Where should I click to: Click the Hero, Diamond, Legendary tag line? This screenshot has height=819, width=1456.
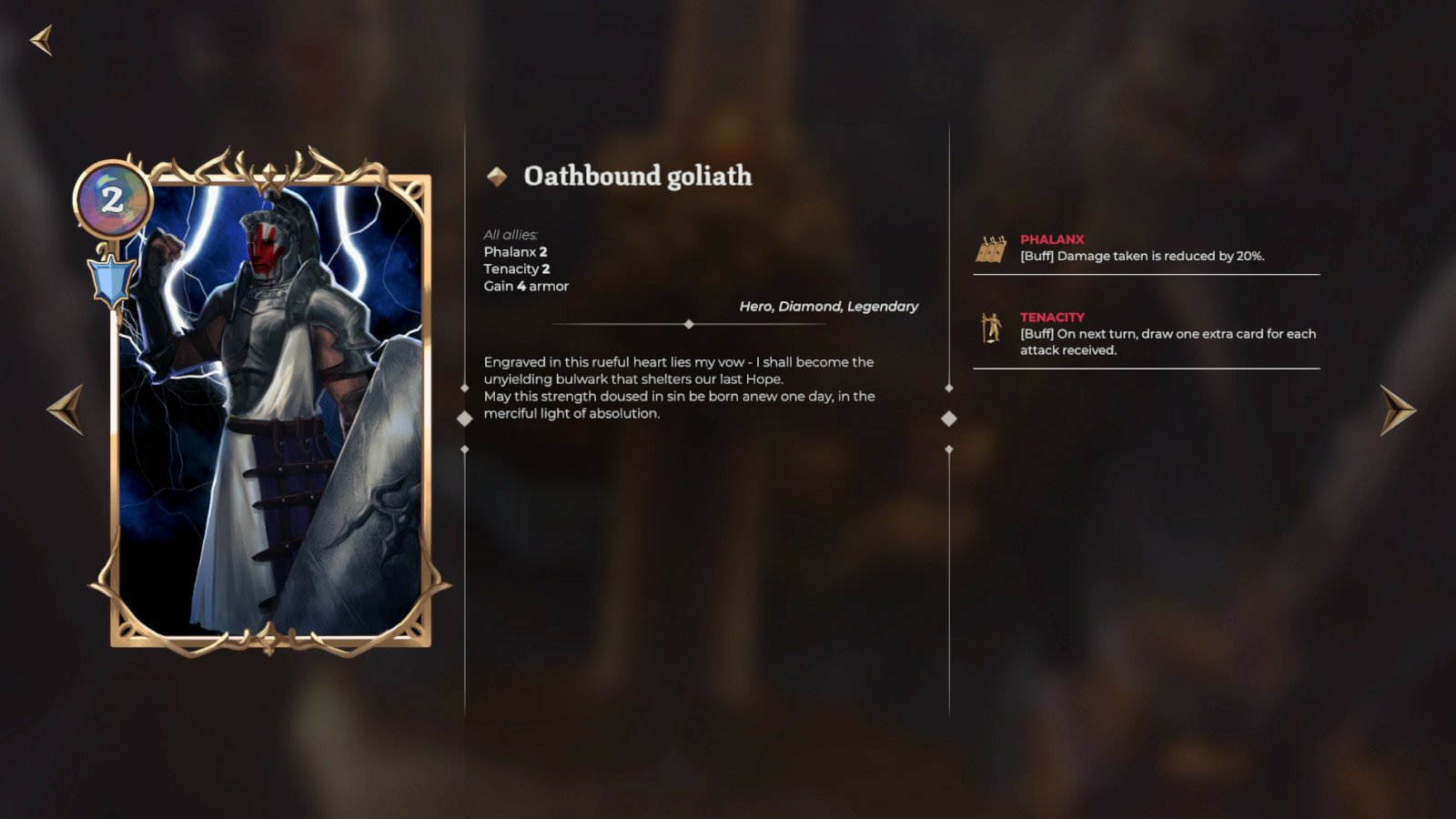click(x=829, y=307)
